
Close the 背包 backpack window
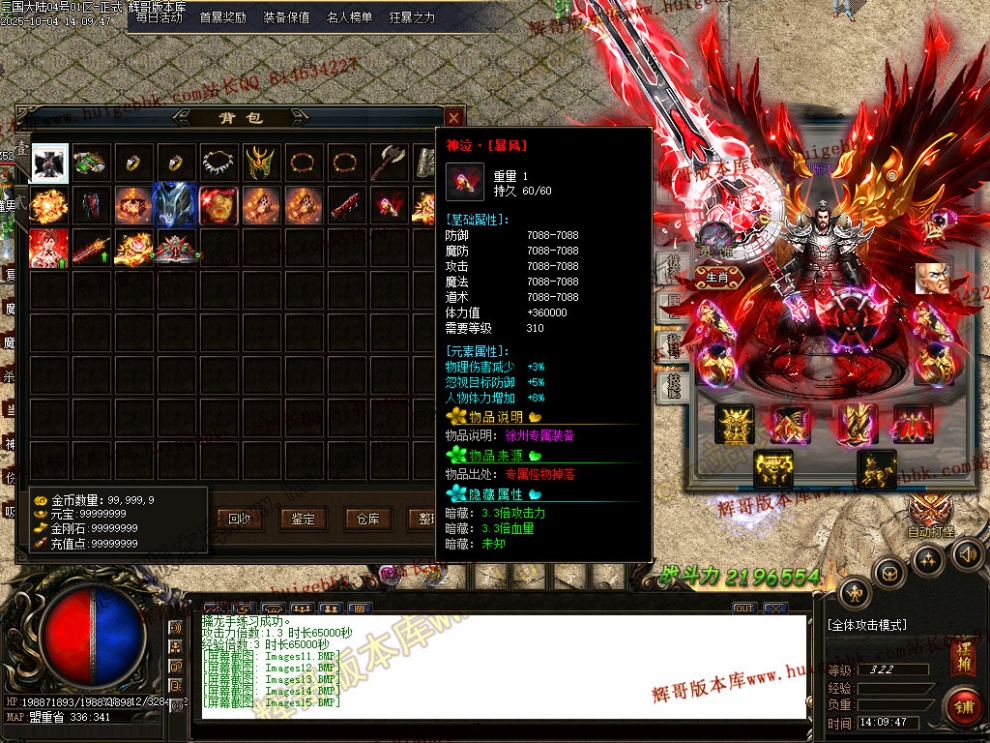tap(454, 117)
